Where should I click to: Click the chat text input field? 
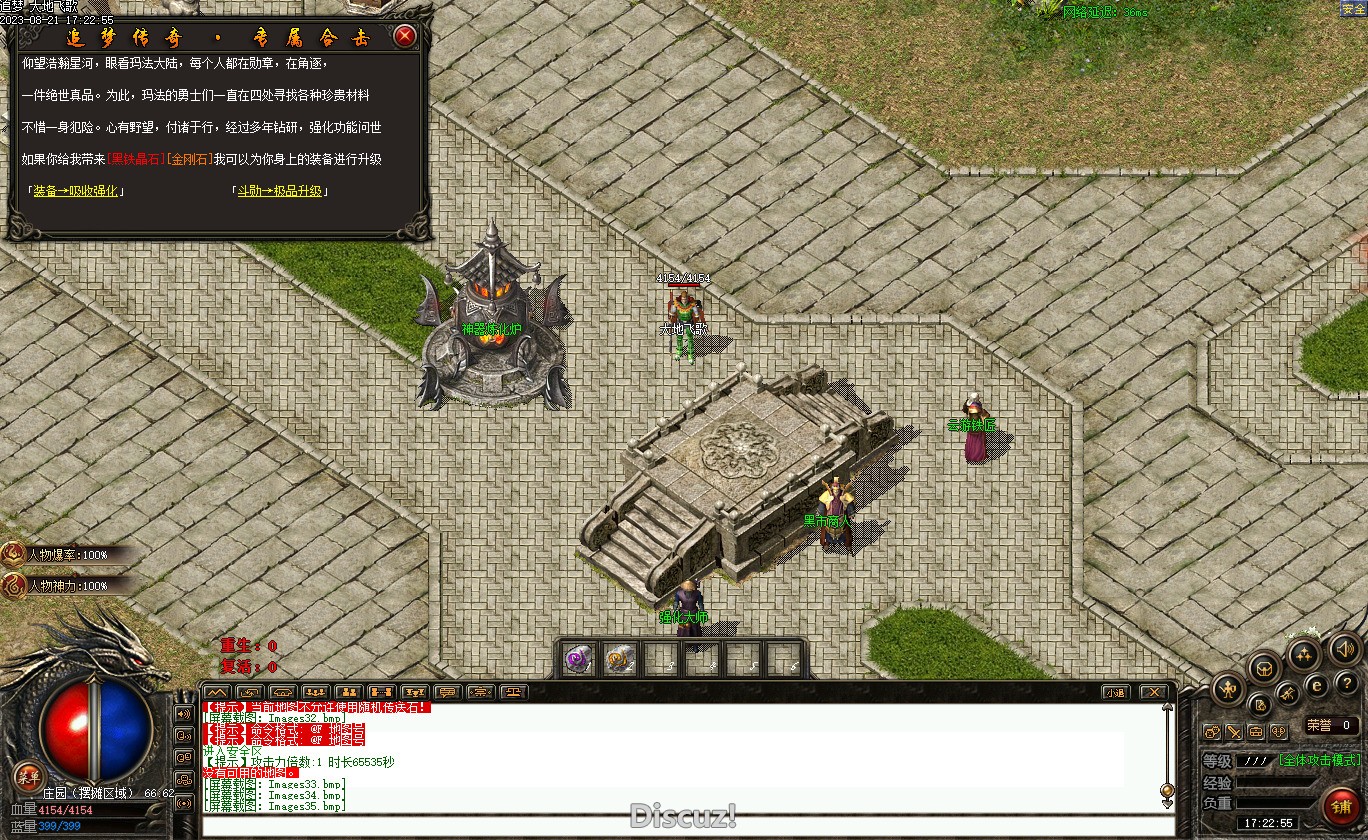[680, 825]
